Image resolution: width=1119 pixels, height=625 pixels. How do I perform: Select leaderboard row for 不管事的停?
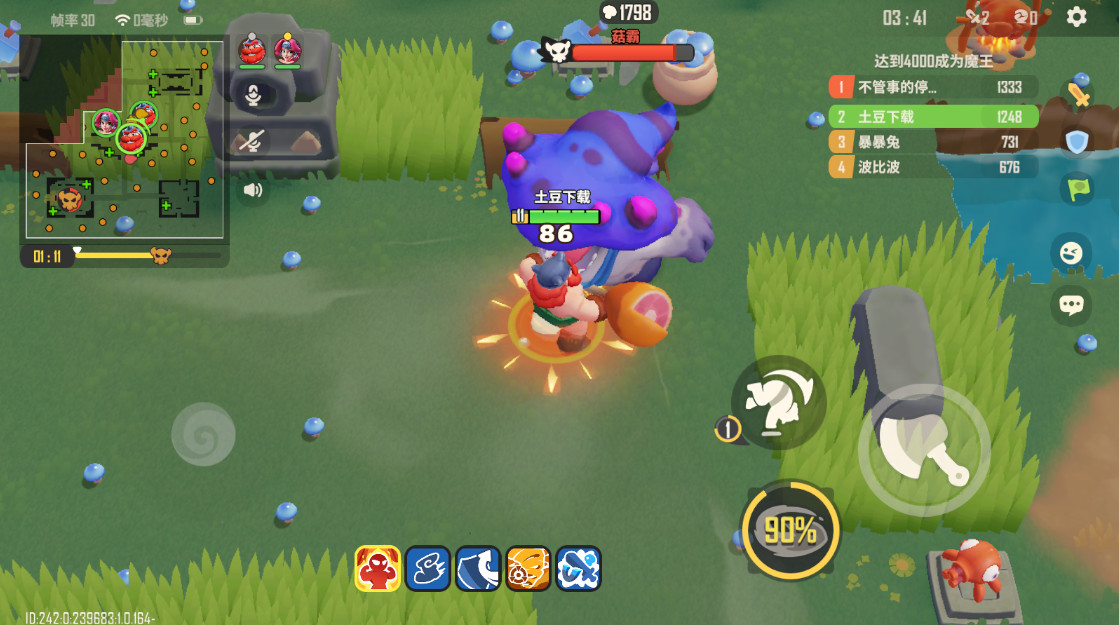932,88
